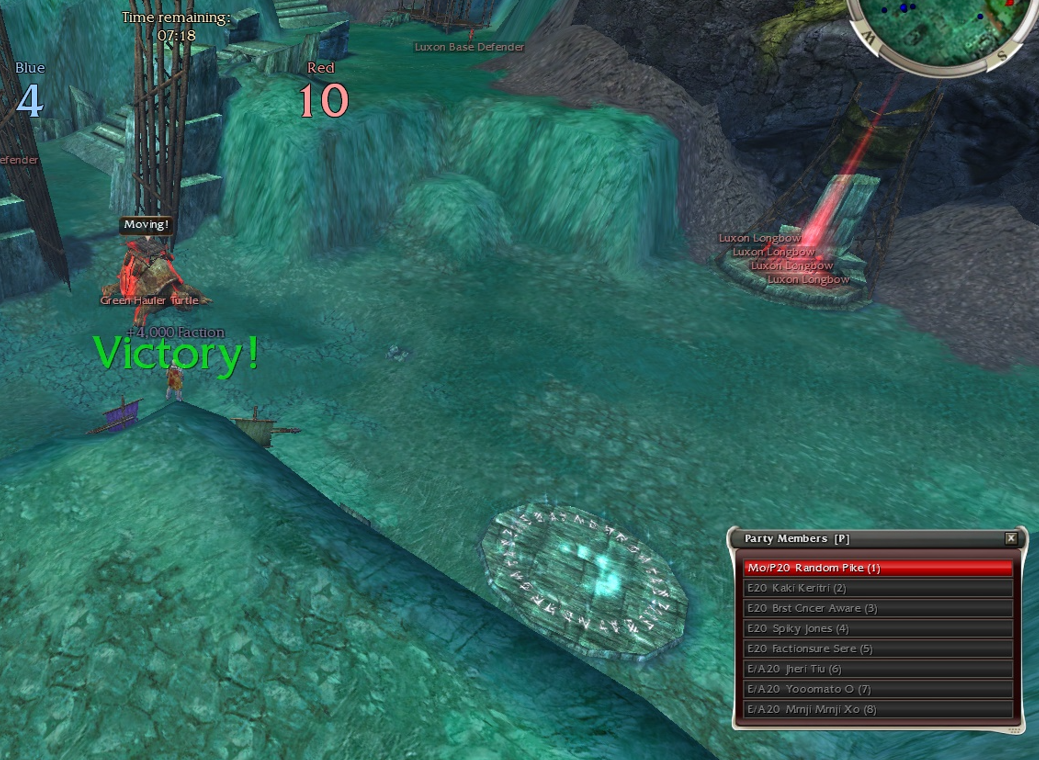Select party member Mmji Mmji Xo

[878, 709]
